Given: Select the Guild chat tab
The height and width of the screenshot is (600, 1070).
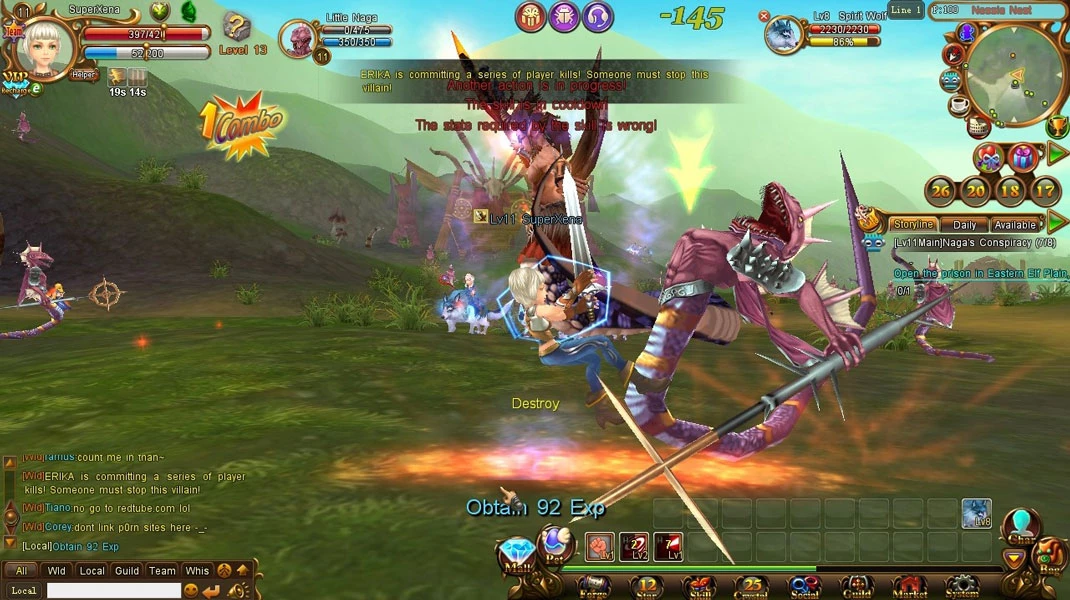Looking at the screenshot, I should point(127,571).
